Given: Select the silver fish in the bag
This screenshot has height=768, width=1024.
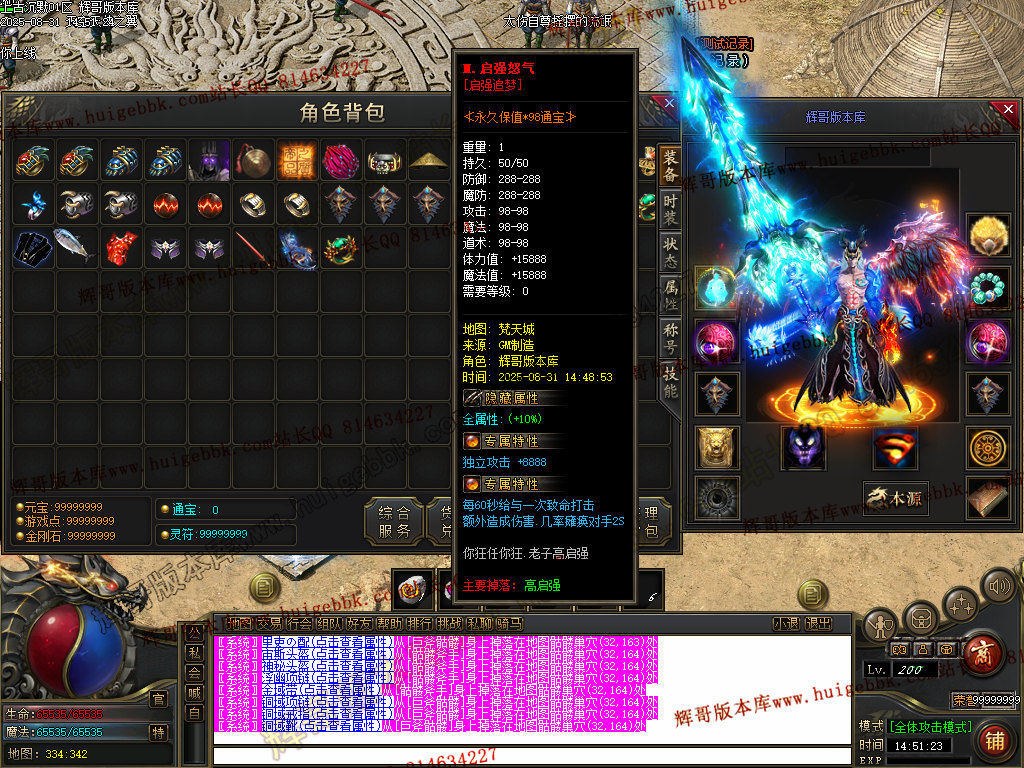Looking at the screenshot, I should 77,248.
